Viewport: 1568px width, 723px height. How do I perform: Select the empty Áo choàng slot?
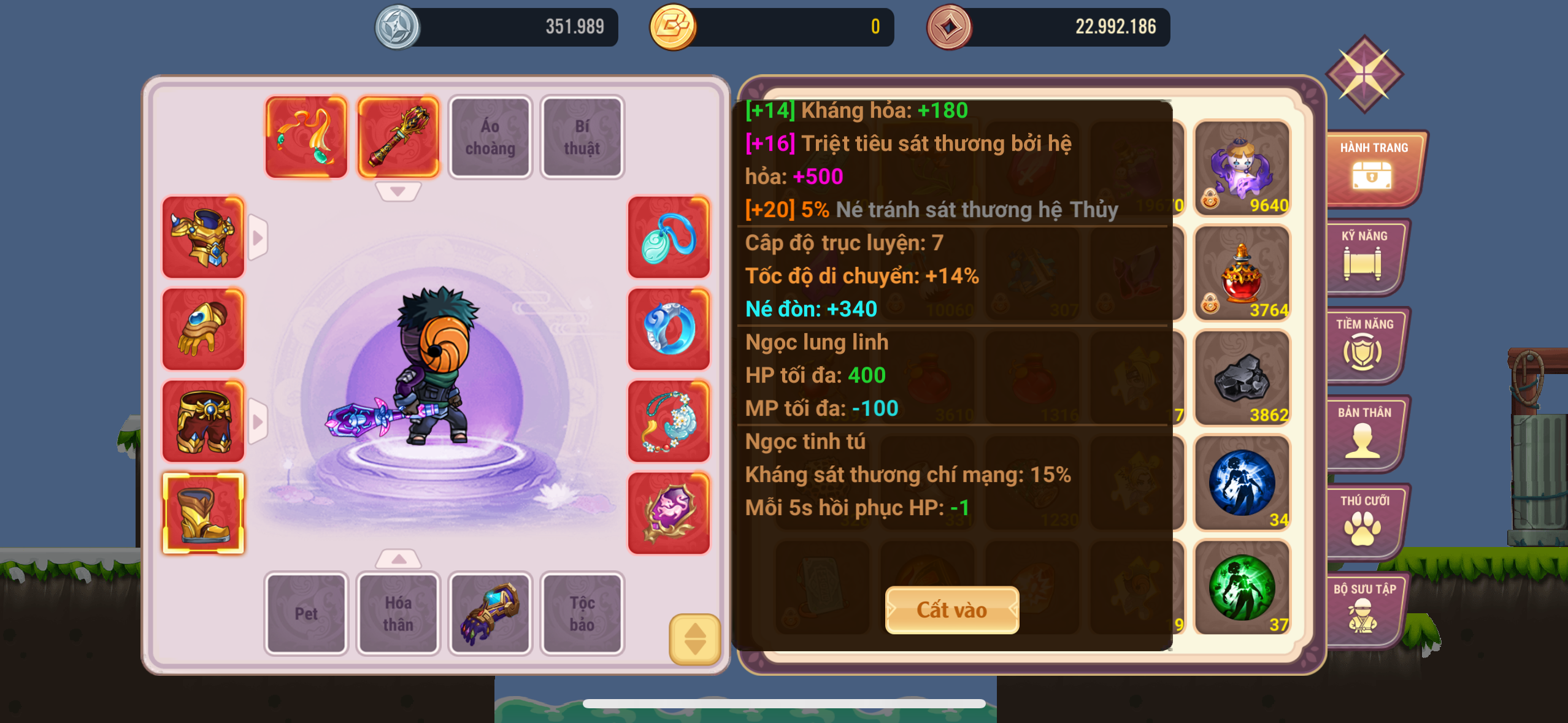[x=490, y=137]
